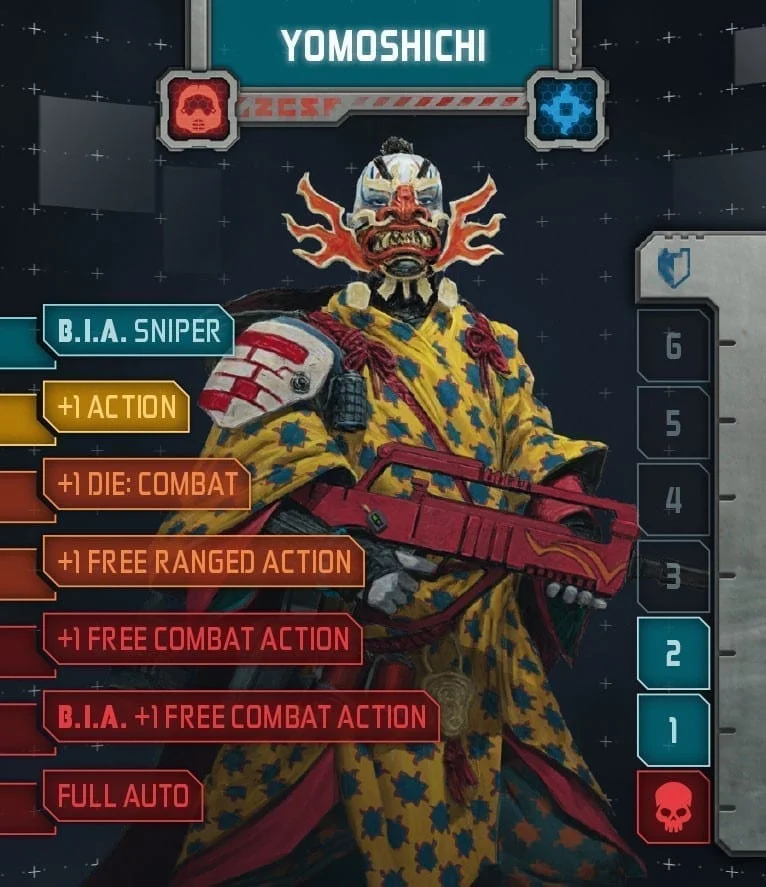
Task: Choose the +1 Action skill
Action: point(116,408)
